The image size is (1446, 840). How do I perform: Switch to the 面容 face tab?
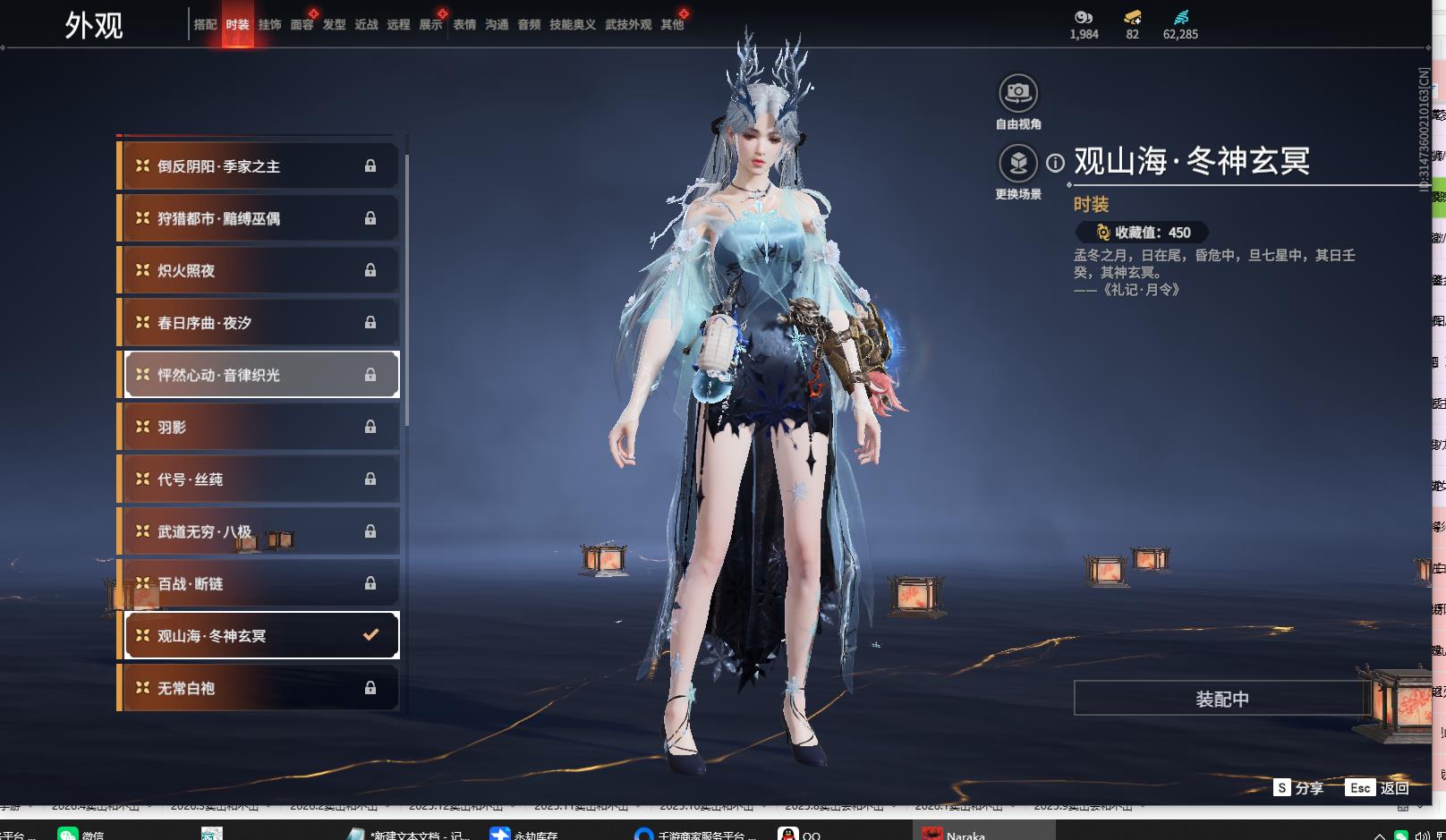302,24
